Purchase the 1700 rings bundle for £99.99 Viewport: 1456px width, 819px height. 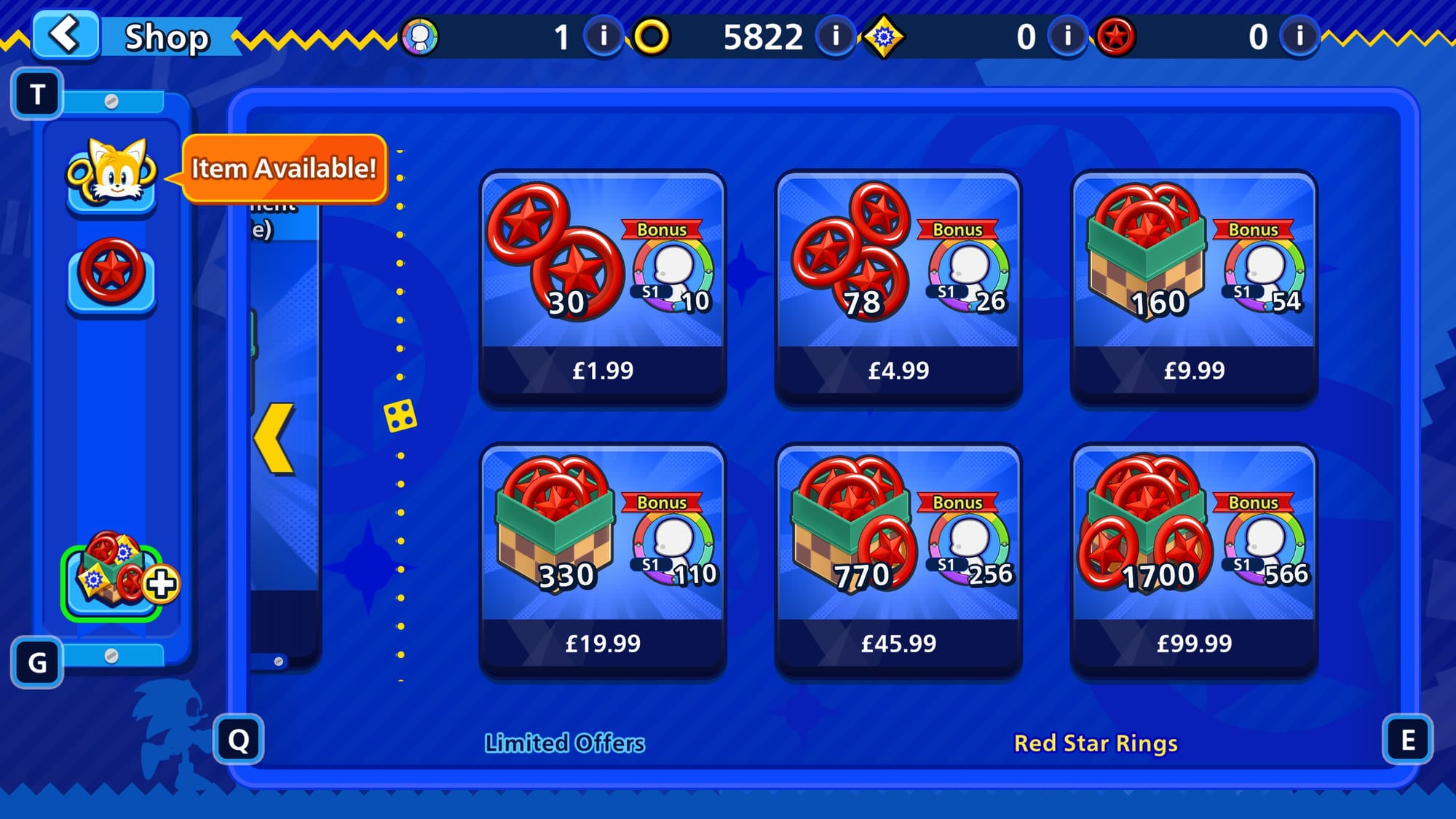[1193, 561]
